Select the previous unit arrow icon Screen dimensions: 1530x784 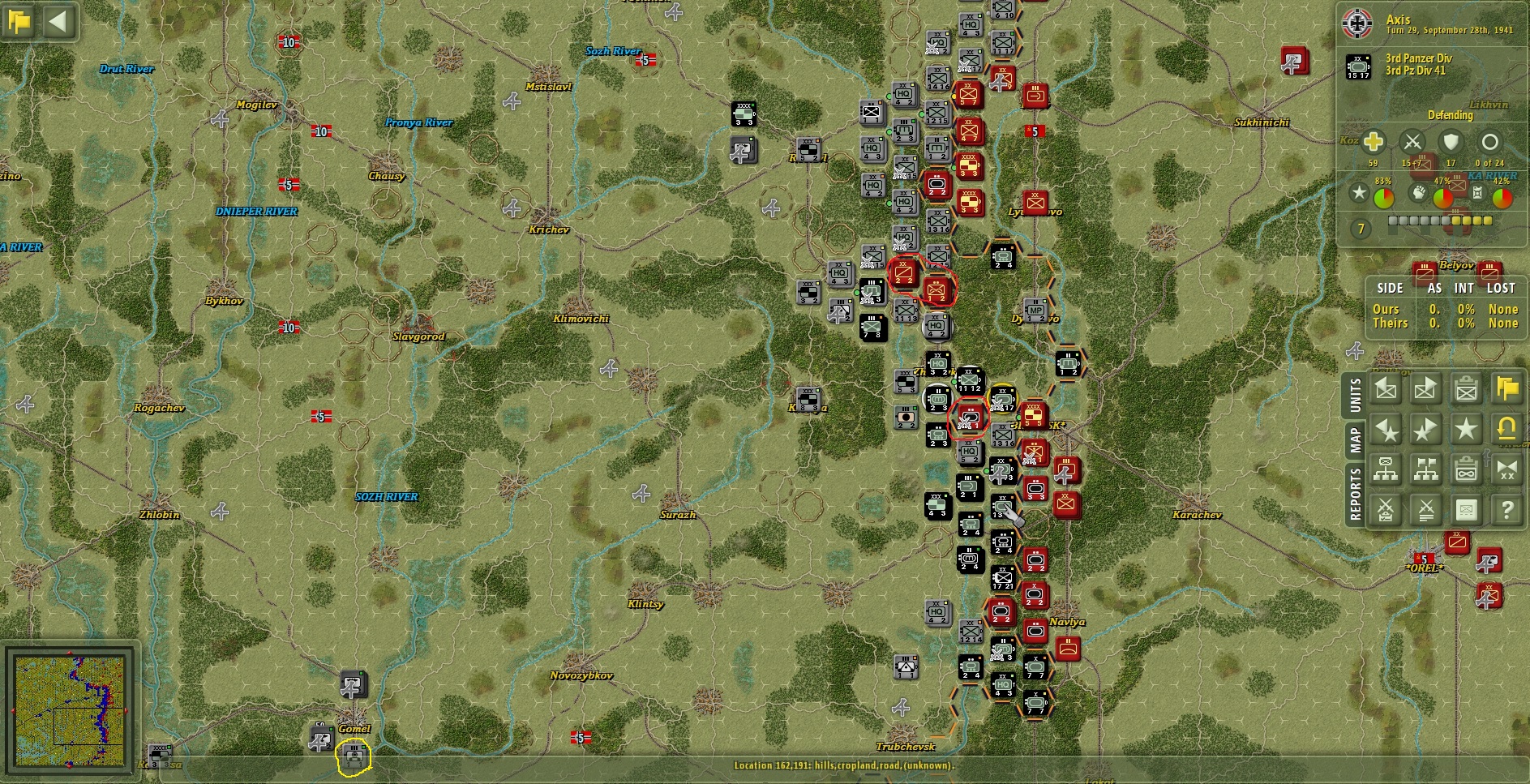(x=1386, y=388)
